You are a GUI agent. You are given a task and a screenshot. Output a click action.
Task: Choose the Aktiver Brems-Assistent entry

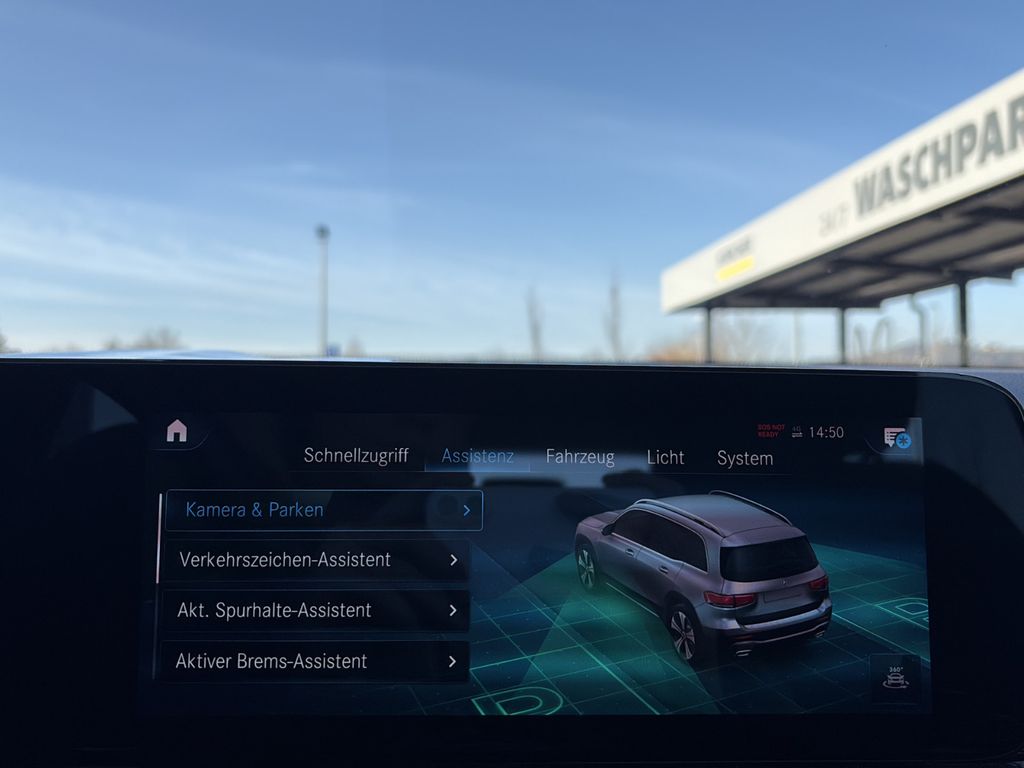pyautogui.click(x=315, y=661)
